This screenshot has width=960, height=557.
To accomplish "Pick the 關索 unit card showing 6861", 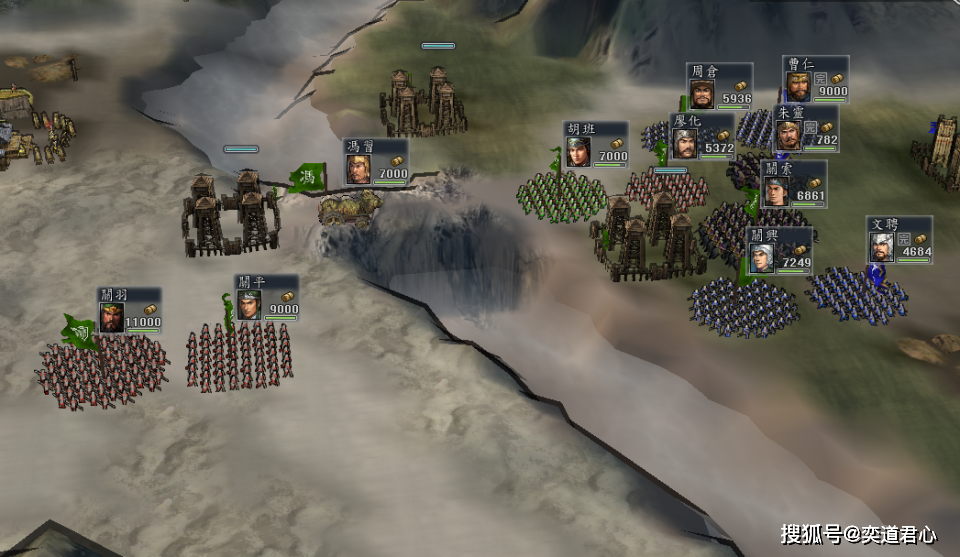I will pos(794,183).
